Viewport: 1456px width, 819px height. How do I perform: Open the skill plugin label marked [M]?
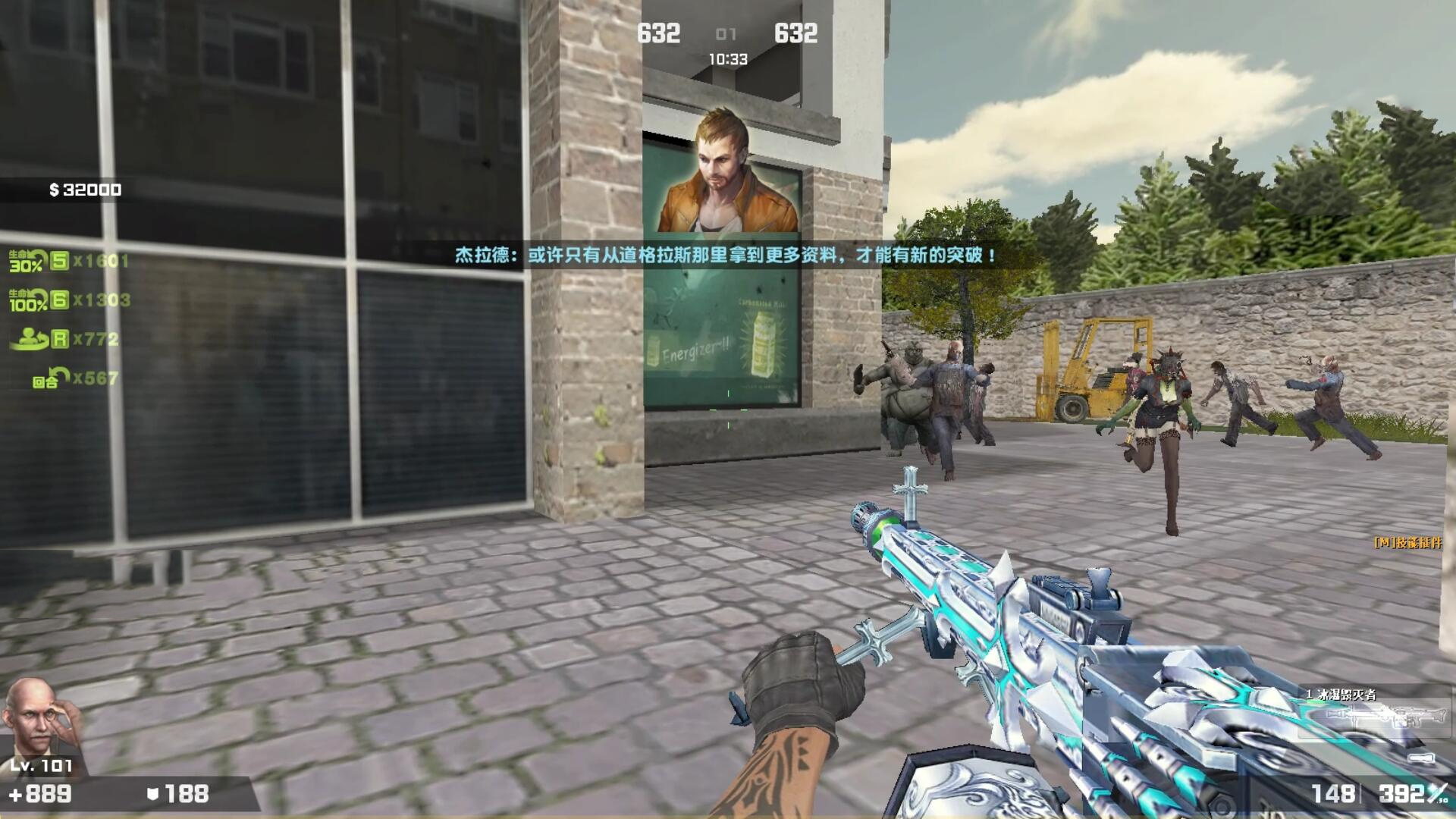1407,543
